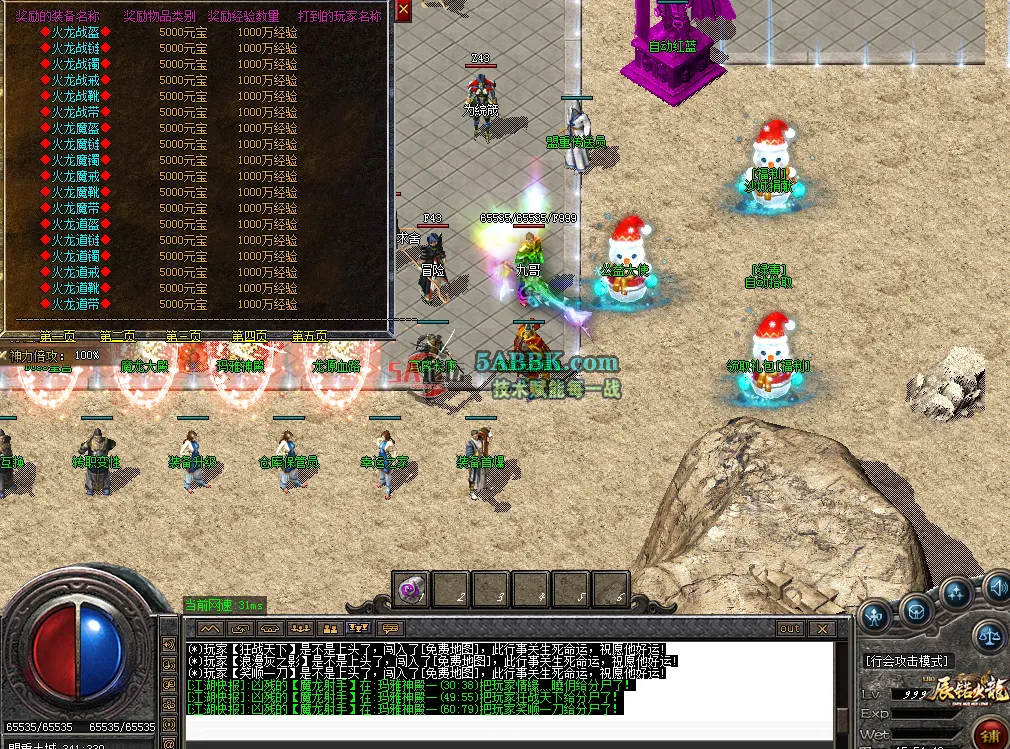Show 第四页 of the reward list
Viewport: 1010px width, 749px height.
tap(249, 337)
